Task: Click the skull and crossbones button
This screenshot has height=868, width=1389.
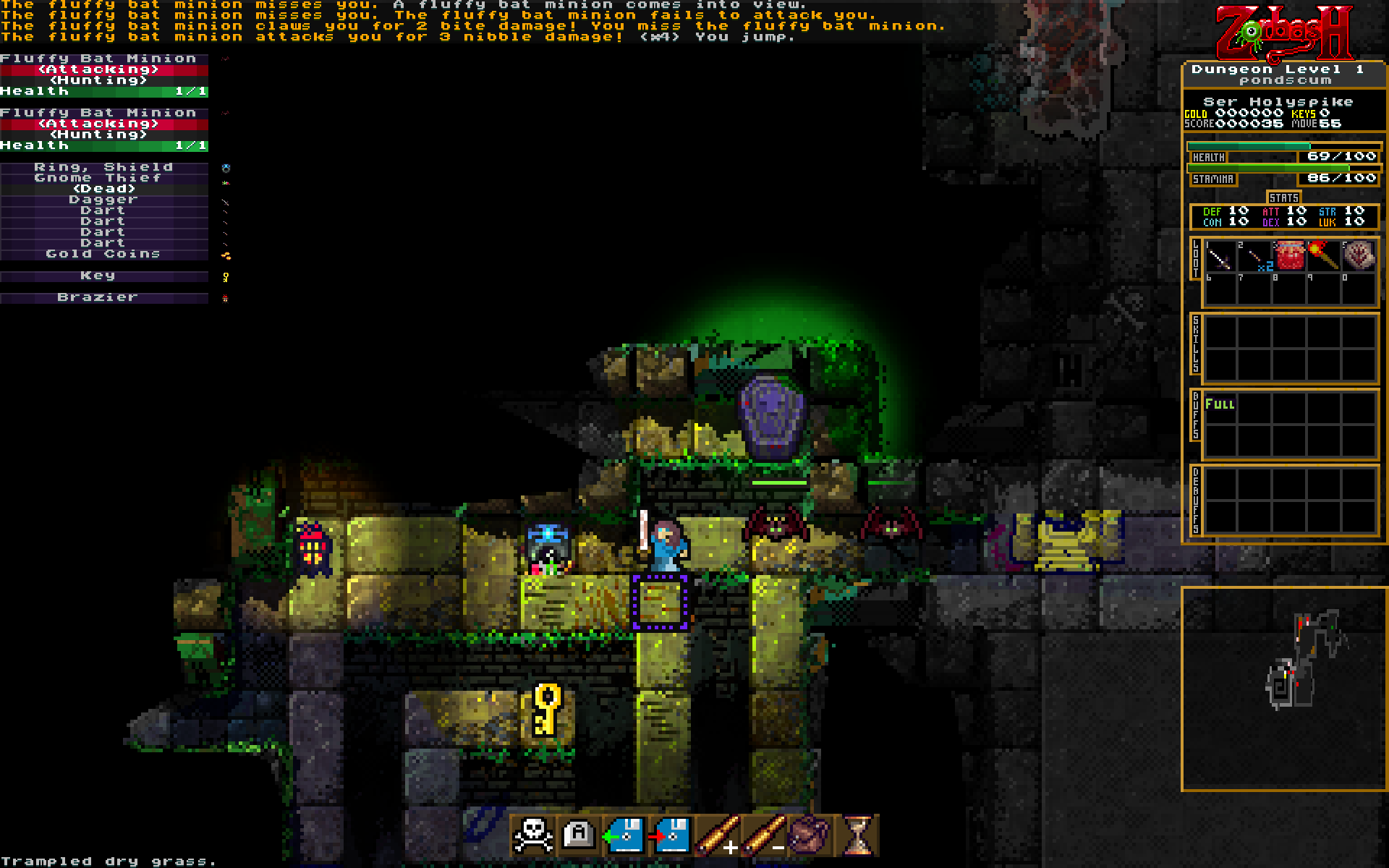Action: coord(534,836)
